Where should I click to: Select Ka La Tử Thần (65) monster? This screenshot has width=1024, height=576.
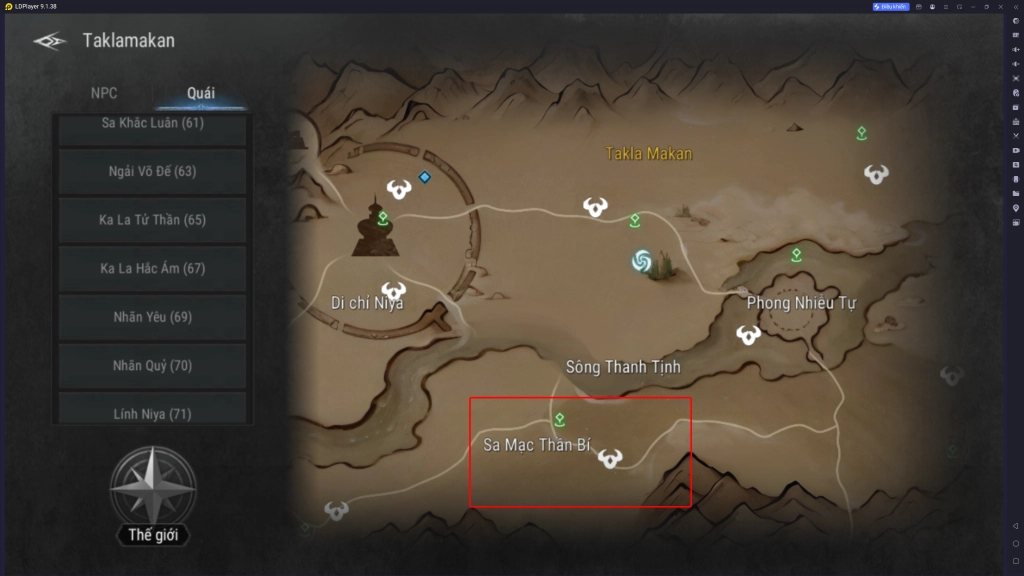(x=152, y=219)
